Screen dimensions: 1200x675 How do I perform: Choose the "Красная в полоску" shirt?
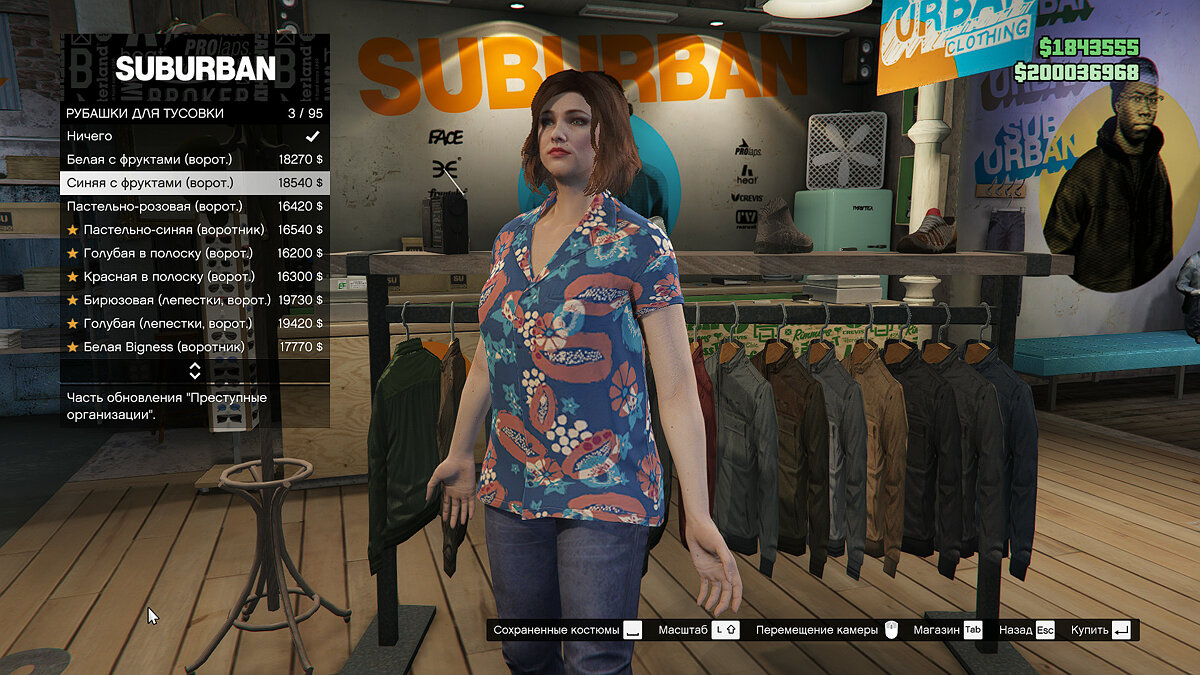pos(195,277)
